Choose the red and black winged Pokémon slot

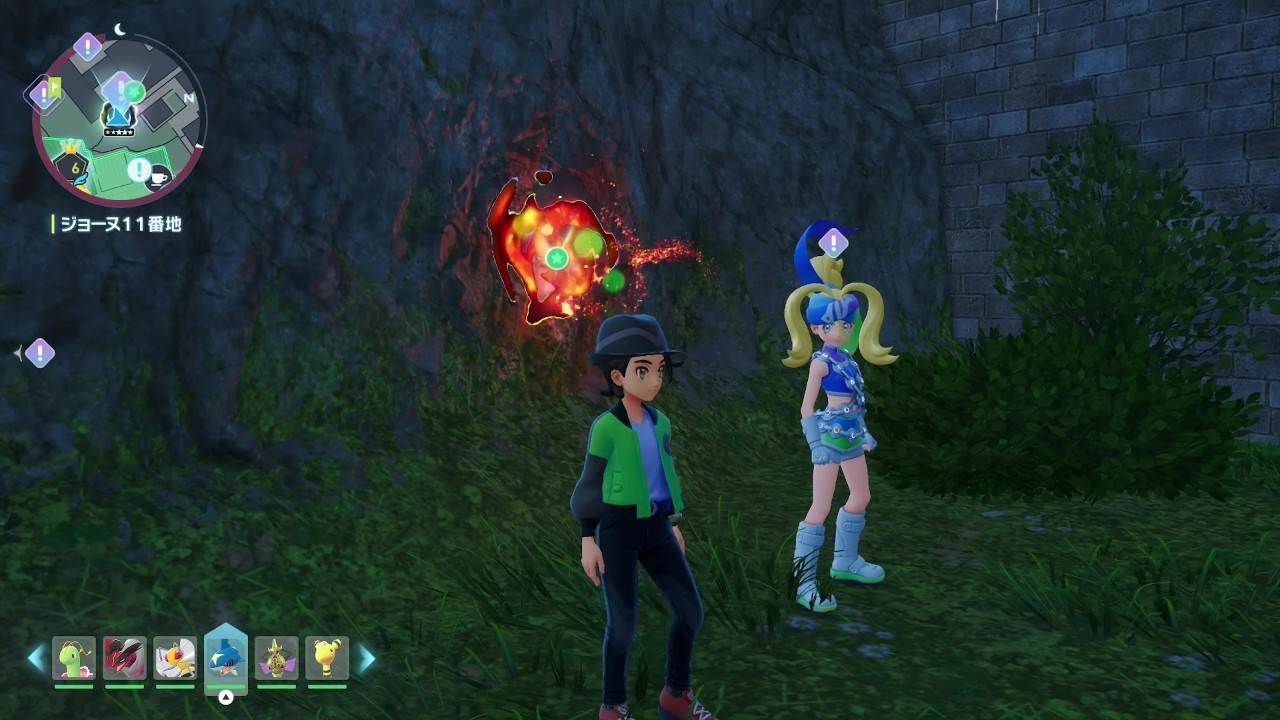(125, 657)
